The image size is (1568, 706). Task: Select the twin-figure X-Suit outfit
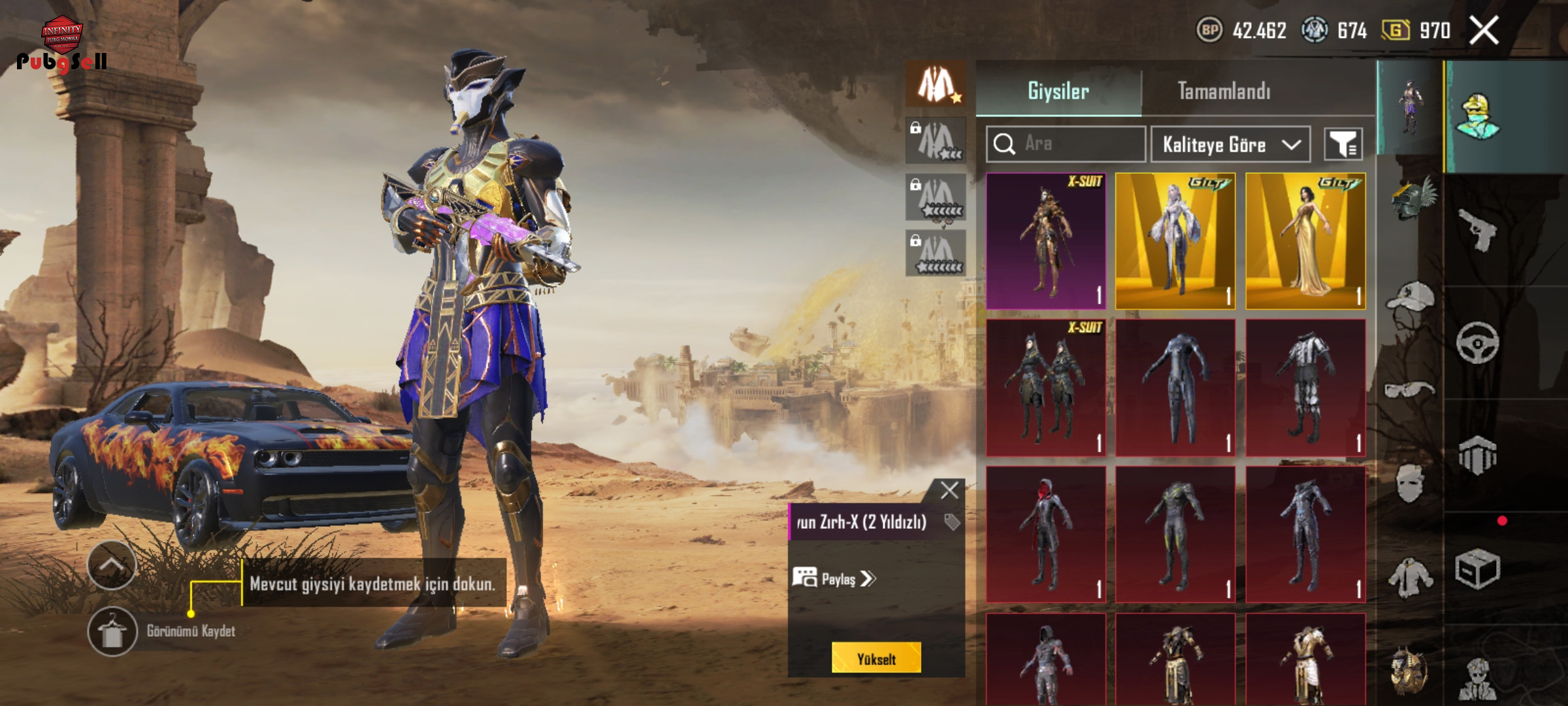point(1045,388)
